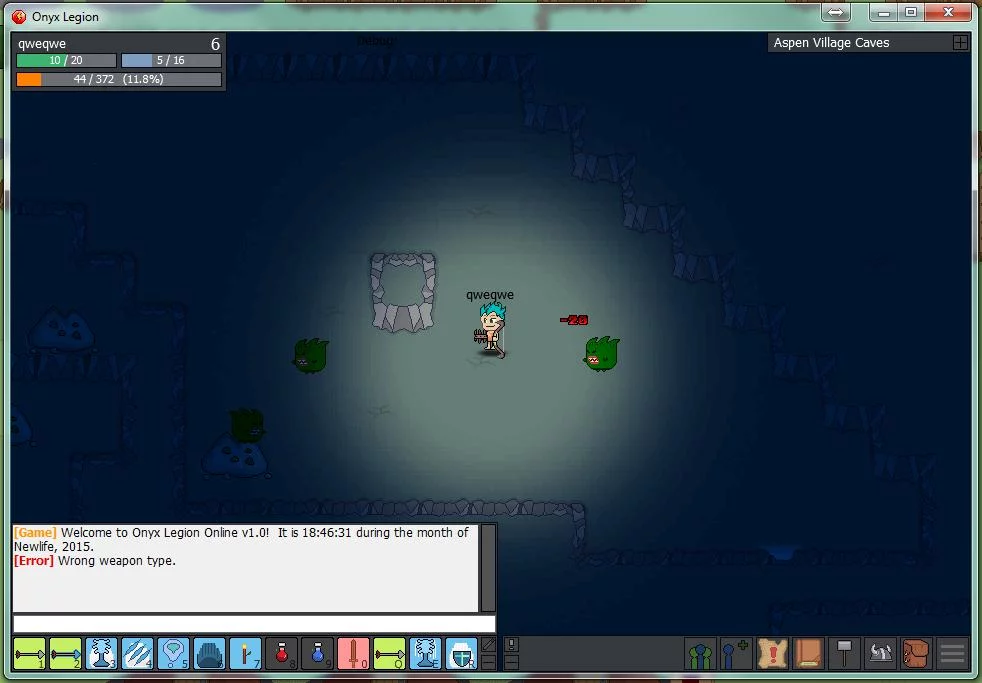Expand the Aspen Village Caves map panel
The height and width of the screenshot is (683, 982).
[x=960, y=43]
